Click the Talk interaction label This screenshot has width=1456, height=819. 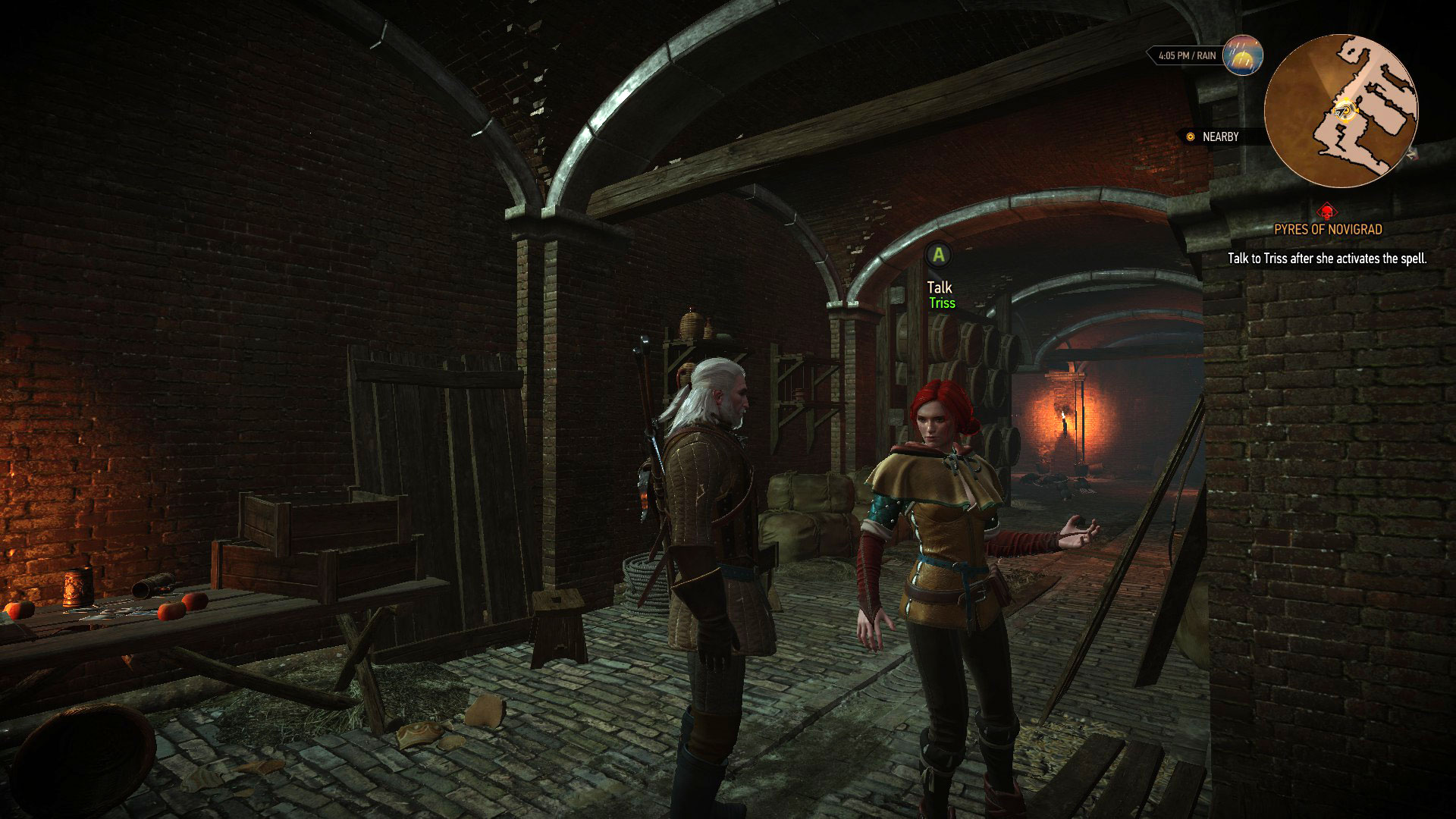939,287
